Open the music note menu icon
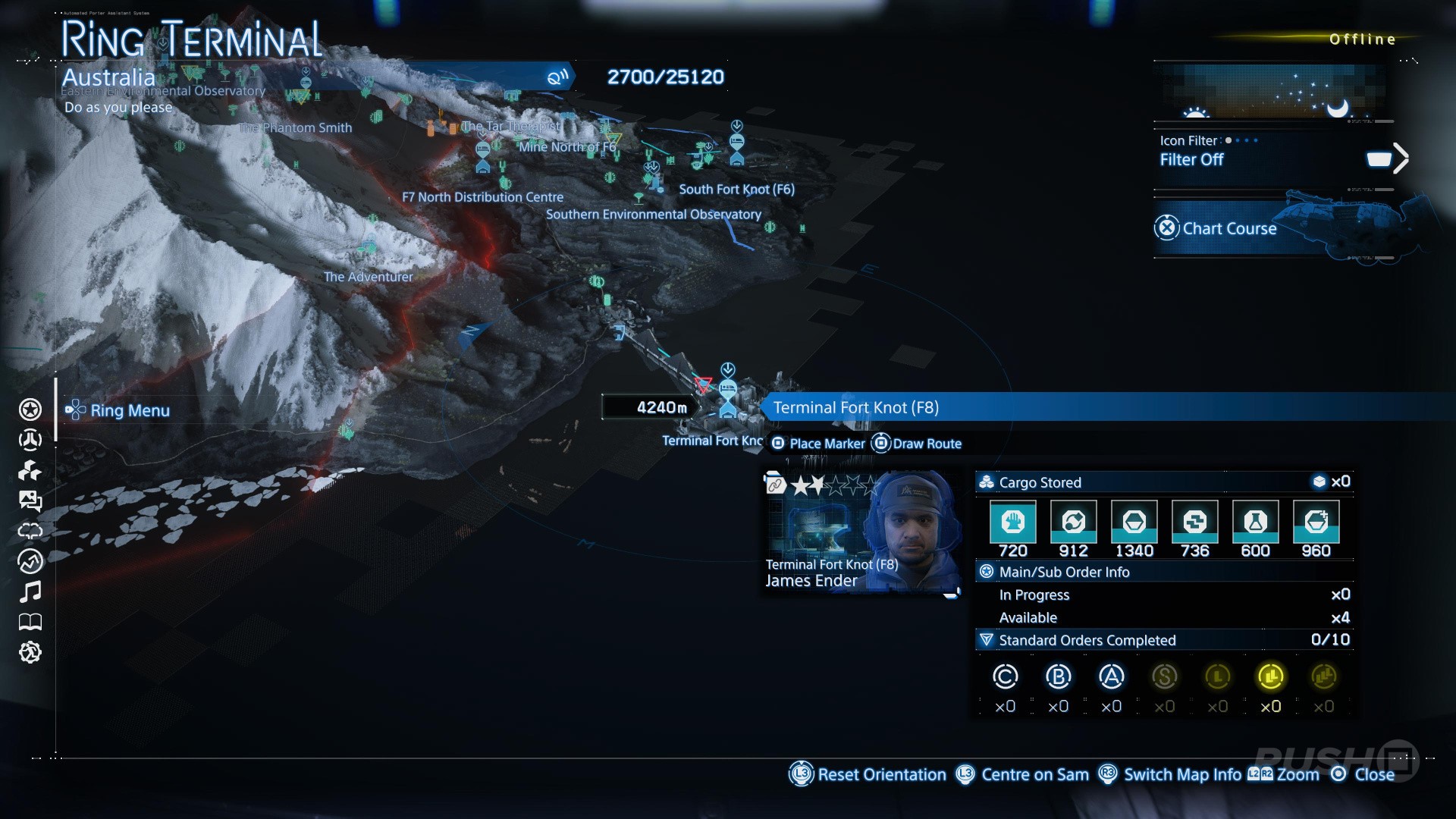This screenshot has height=819, width=1456. pos(30,591)
